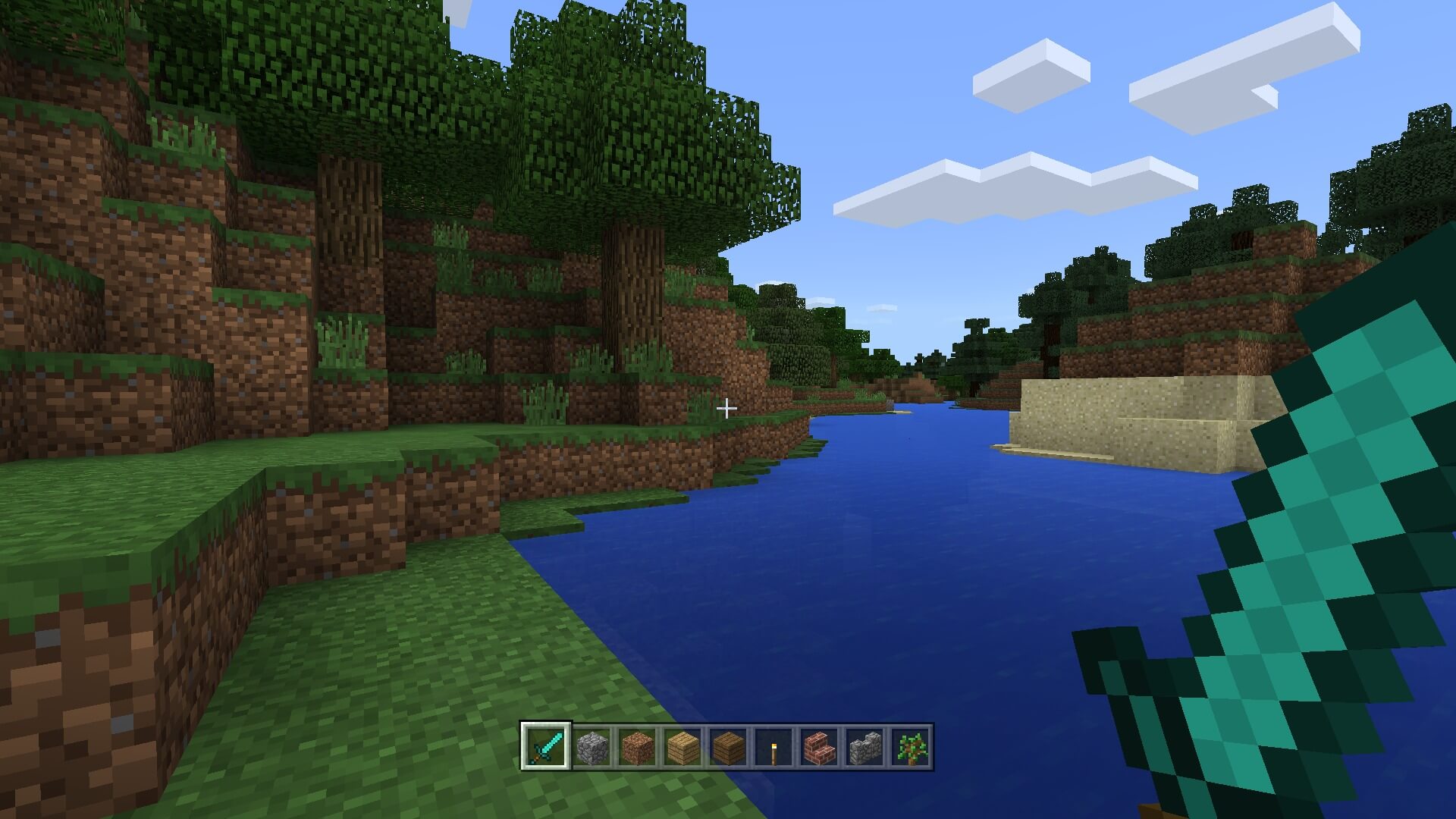Choose the brick stairs slot
This screenshot has width=1456, height=819.
(819, 748)
